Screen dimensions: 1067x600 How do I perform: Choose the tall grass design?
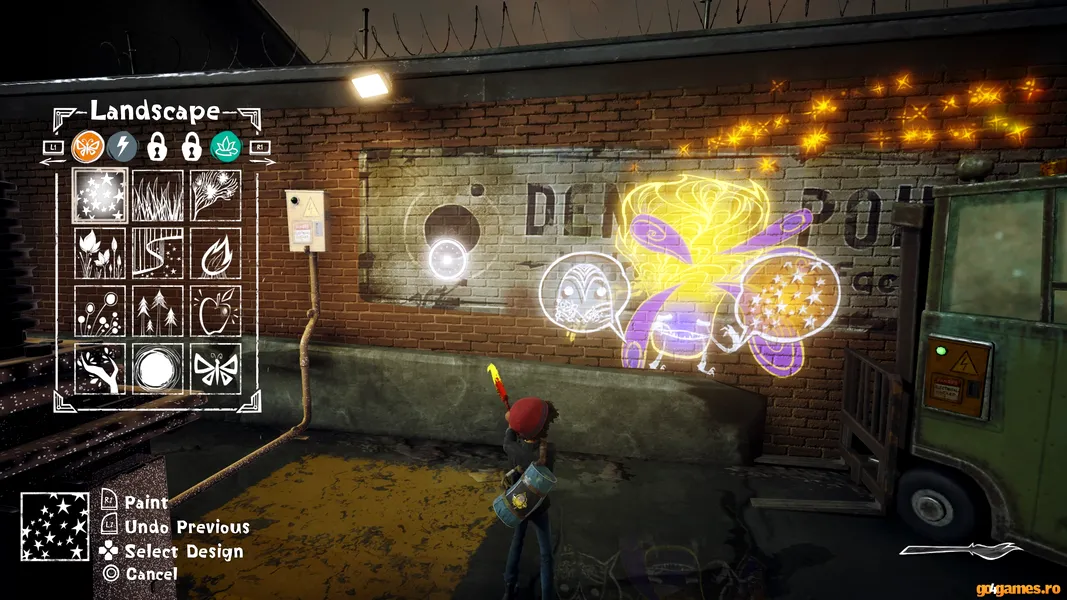pos(158,196)
